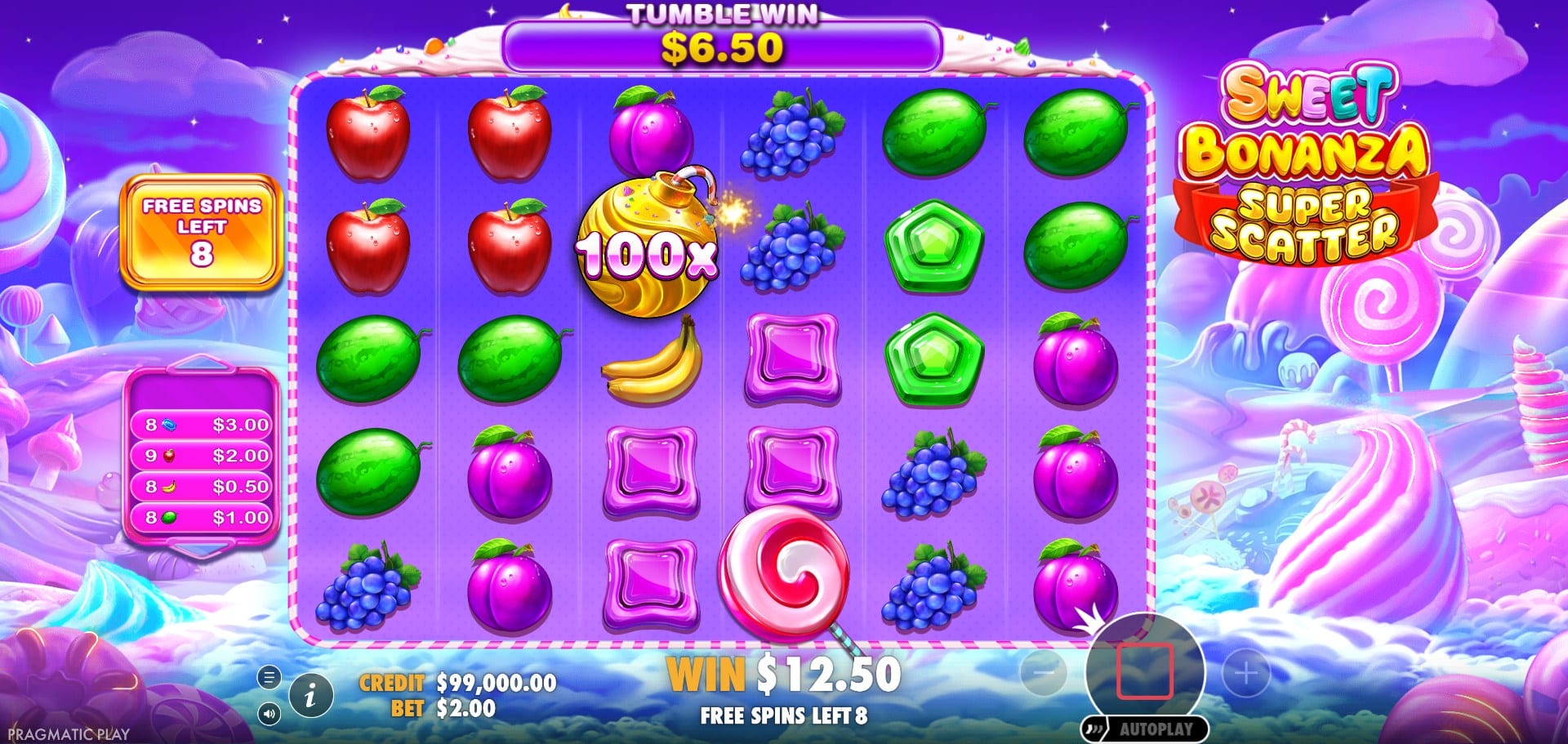Viewport: 1568px width, 744px height.
Task: Decrease the bet with the minus button
Action: 1044,672
